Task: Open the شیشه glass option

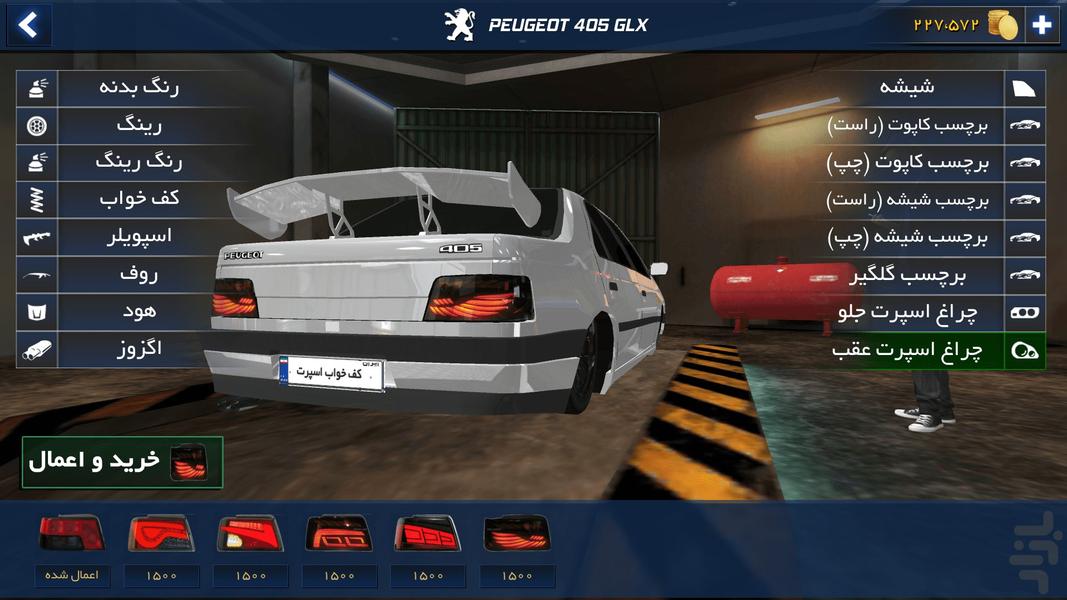Action: tap(907, 88)
